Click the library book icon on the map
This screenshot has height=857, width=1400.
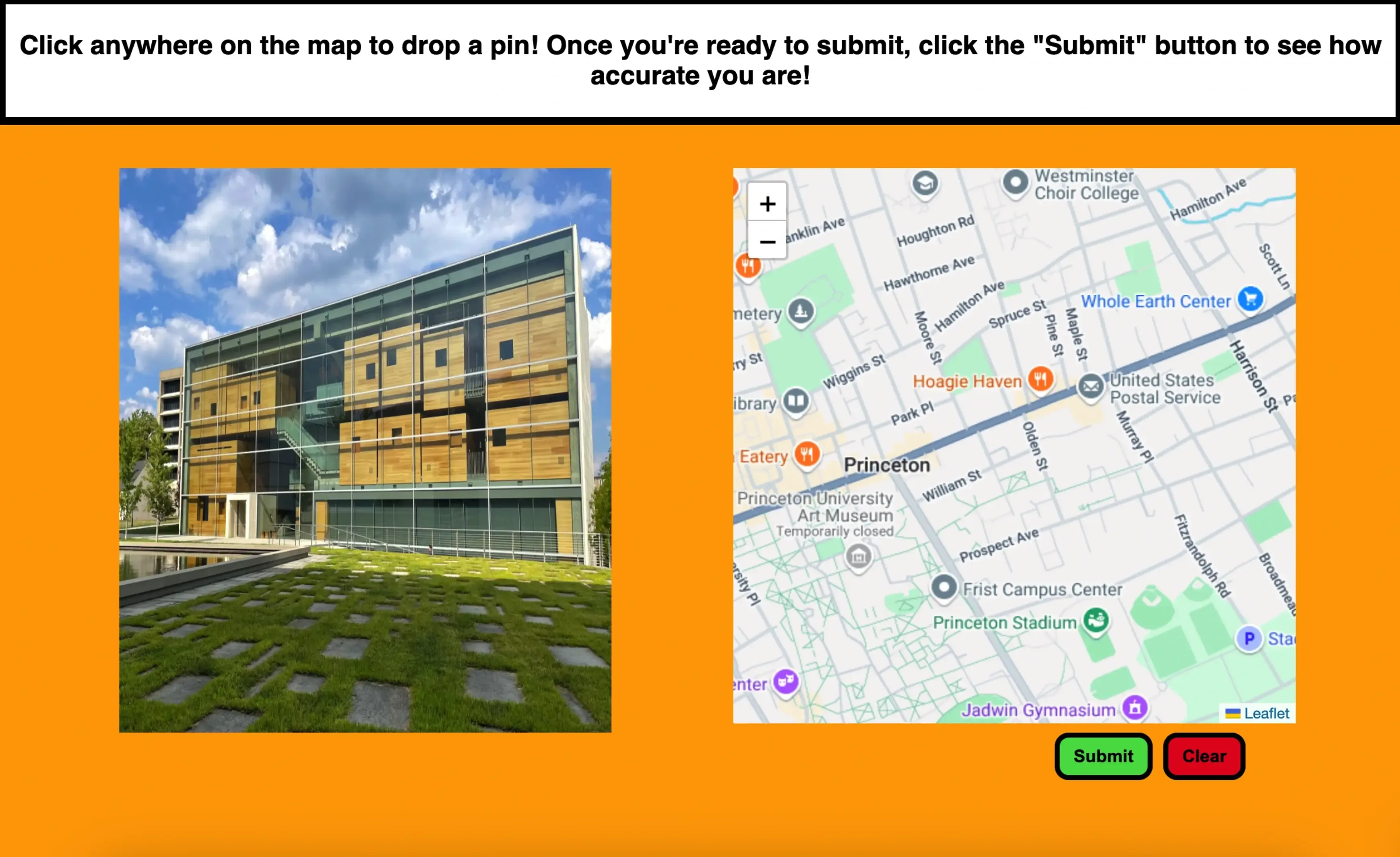point(797,401)
